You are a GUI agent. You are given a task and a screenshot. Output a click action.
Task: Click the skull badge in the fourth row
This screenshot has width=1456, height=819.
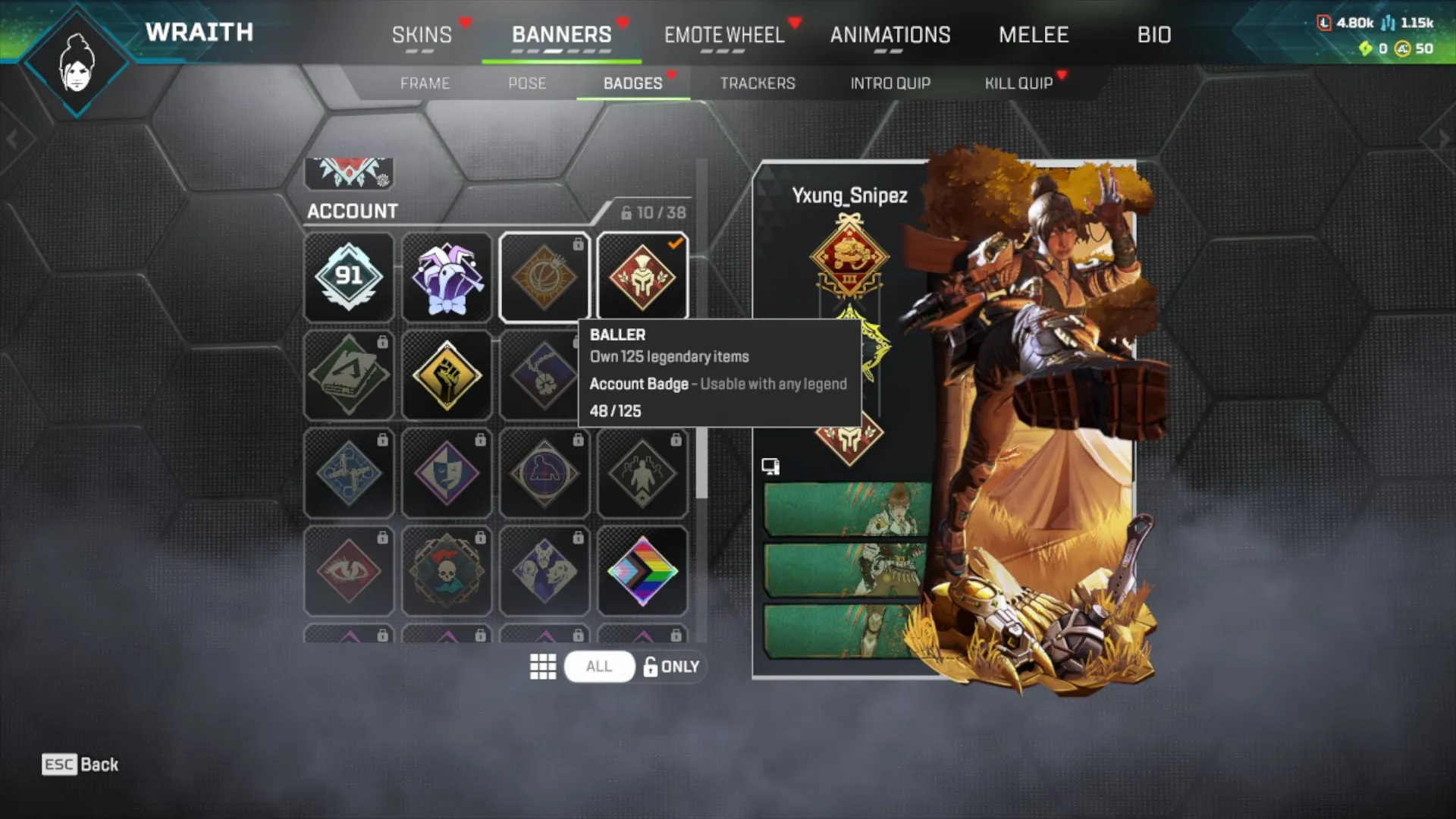(447, 570)
